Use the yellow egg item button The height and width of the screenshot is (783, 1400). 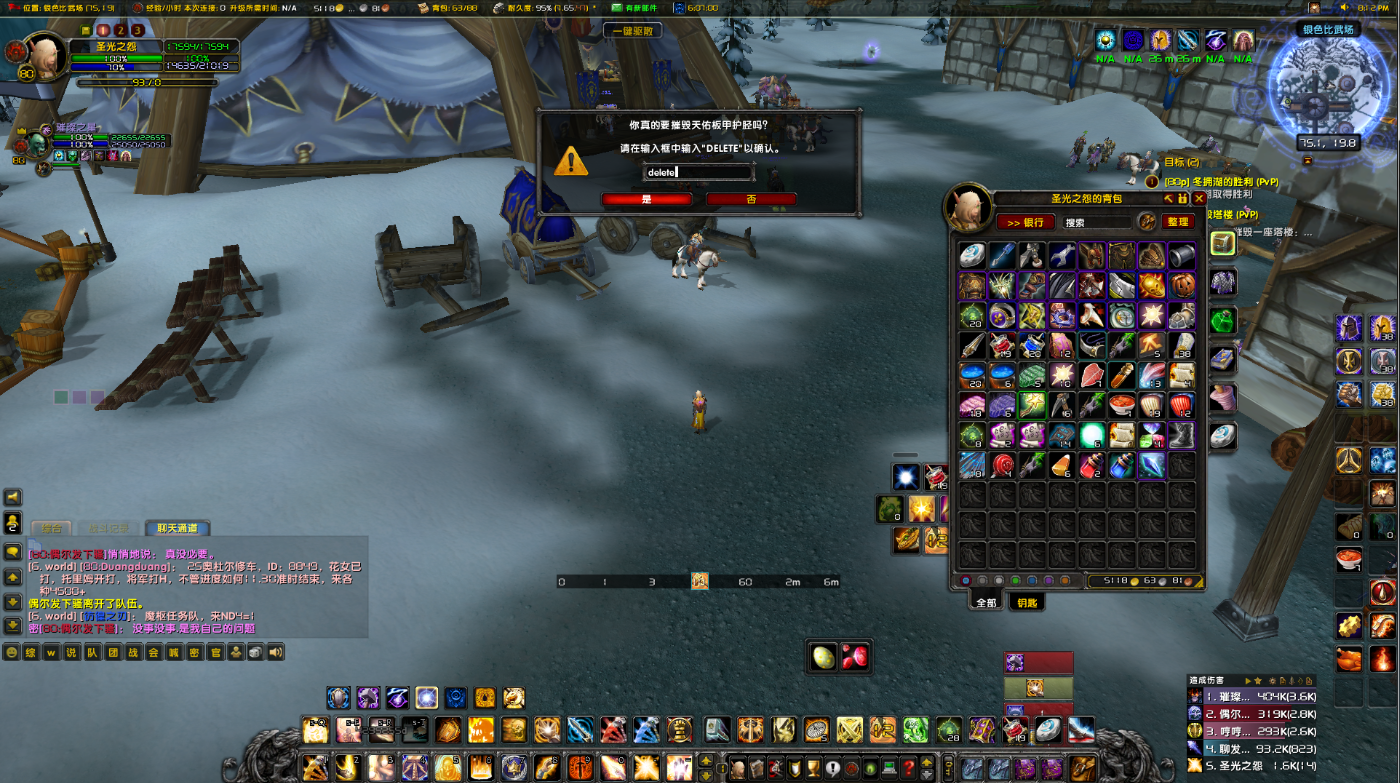click(x=823, y=657)
